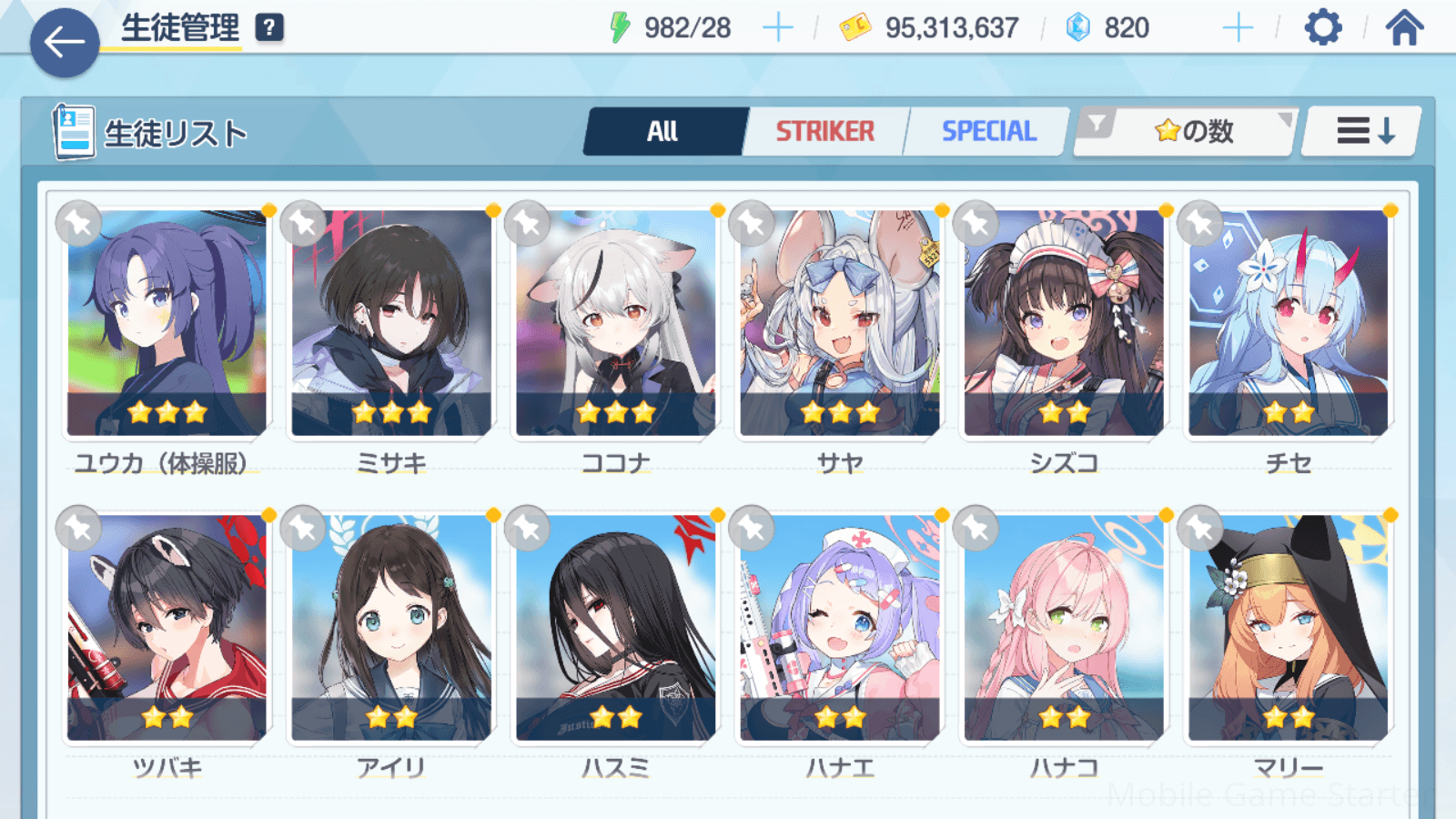Image resolution: width=1456 pixels, height=819 pixels.
Task: Select student ミサキ
Action: pyautogui.click(x=391, y=323)
